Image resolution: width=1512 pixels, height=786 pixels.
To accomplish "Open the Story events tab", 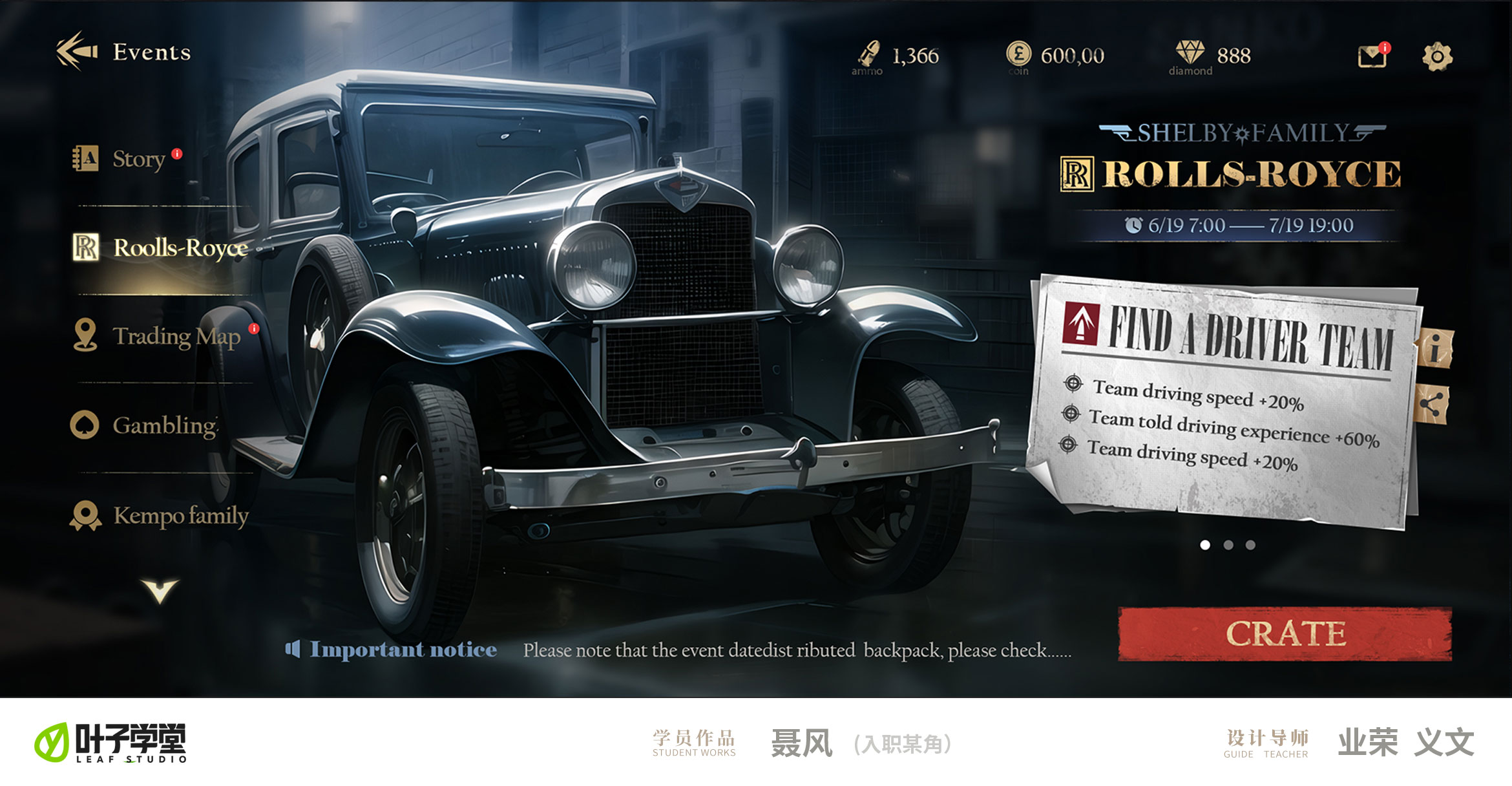I will pyautogui.click(x=138, y=158).
